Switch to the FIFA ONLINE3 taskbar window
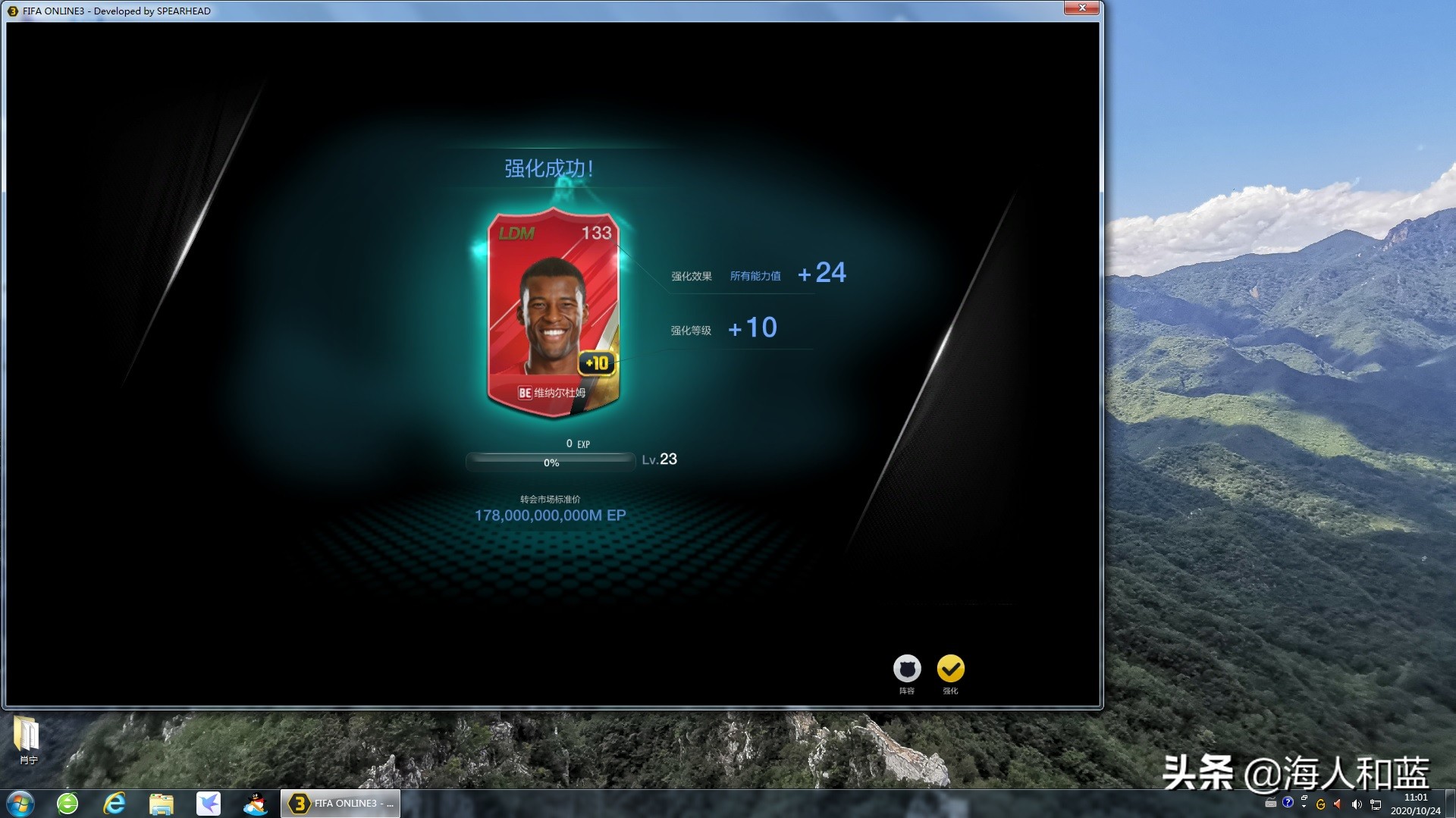The height and width of the screenshot is (818, 1456). click(x=340, y=803)
